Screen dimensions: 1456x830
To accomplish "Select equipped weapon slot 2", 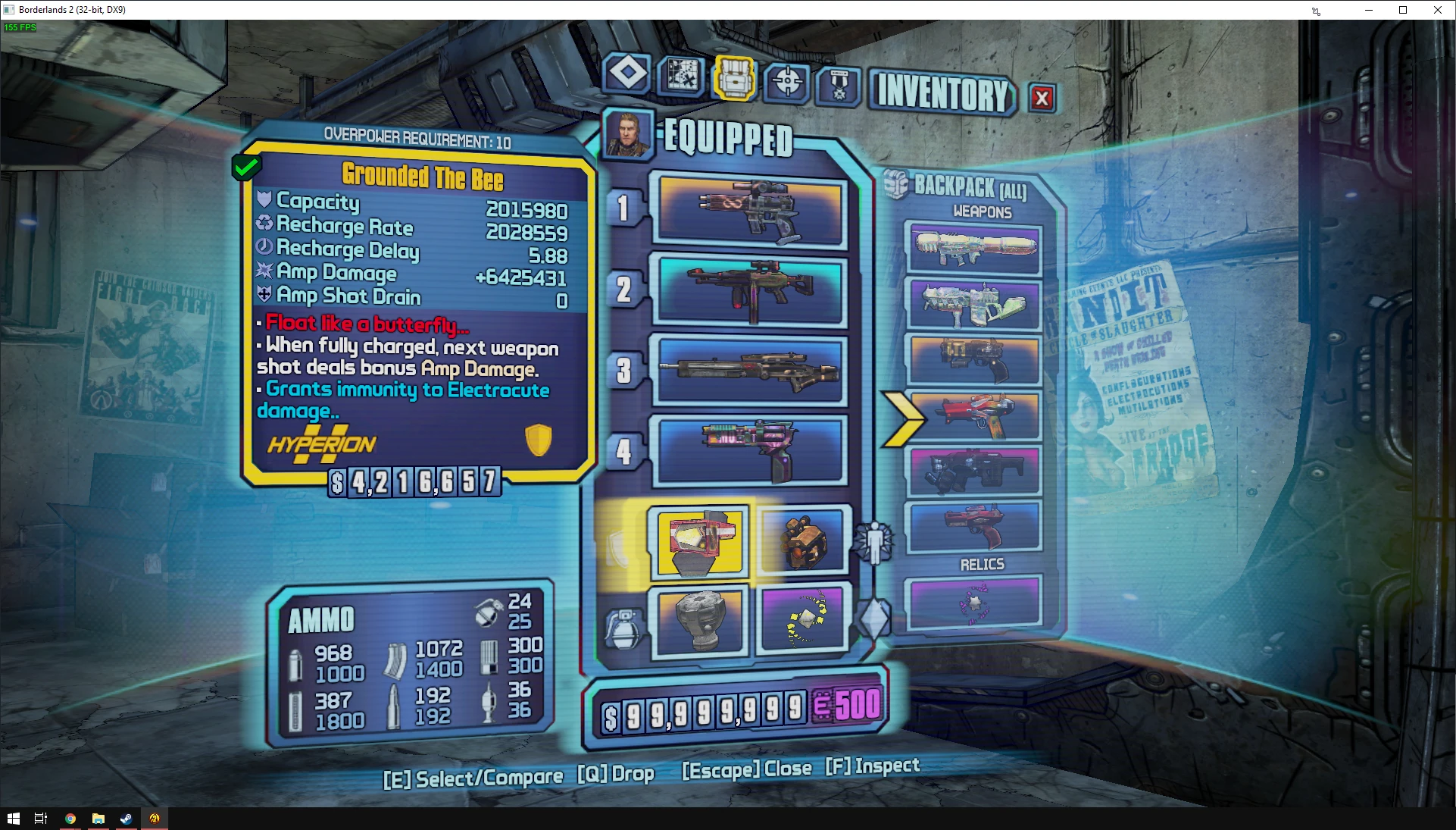I will (750, 290).
